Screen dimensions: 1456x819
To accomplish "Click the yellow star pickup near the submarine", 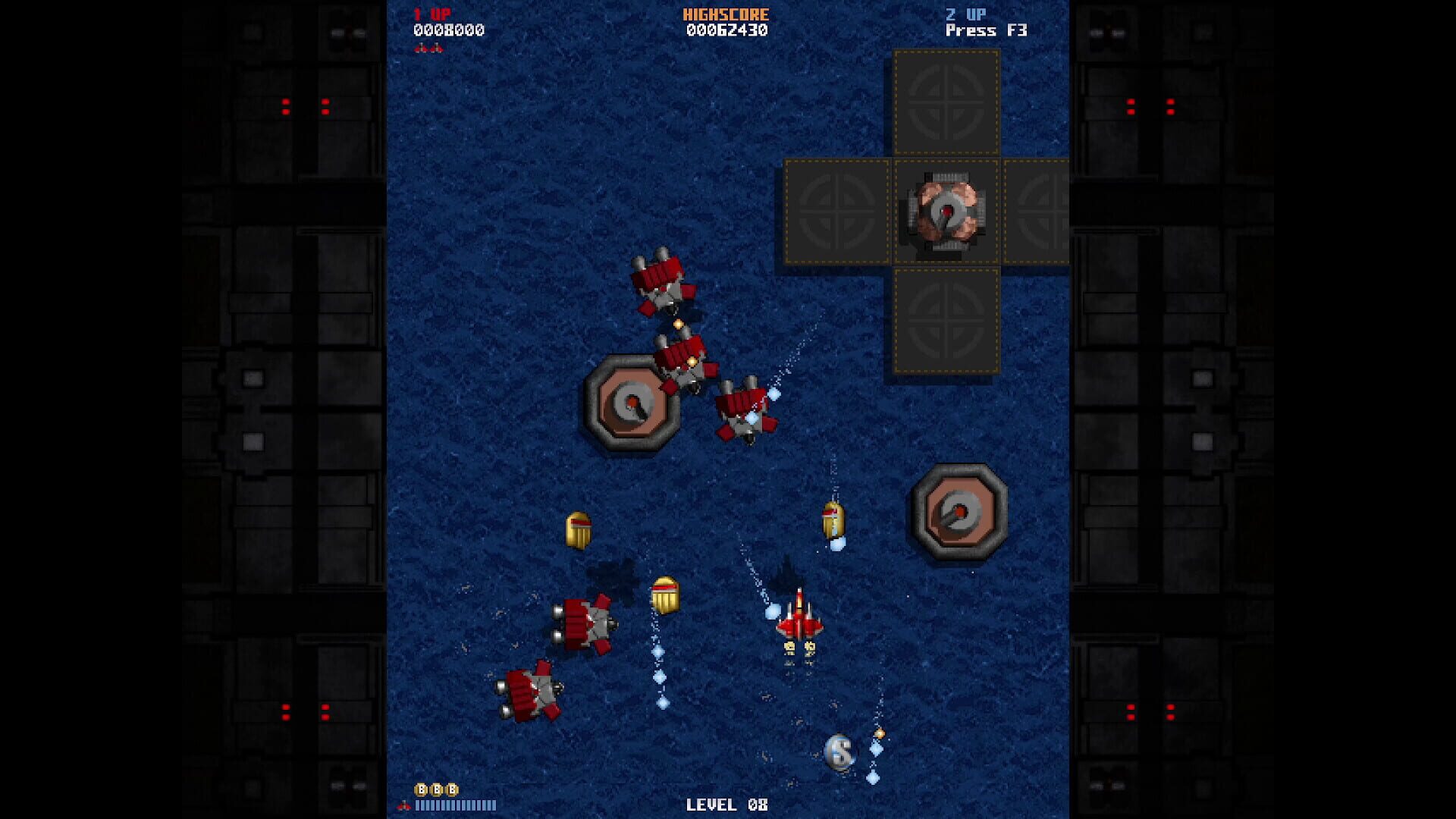I will click(880, 733).
